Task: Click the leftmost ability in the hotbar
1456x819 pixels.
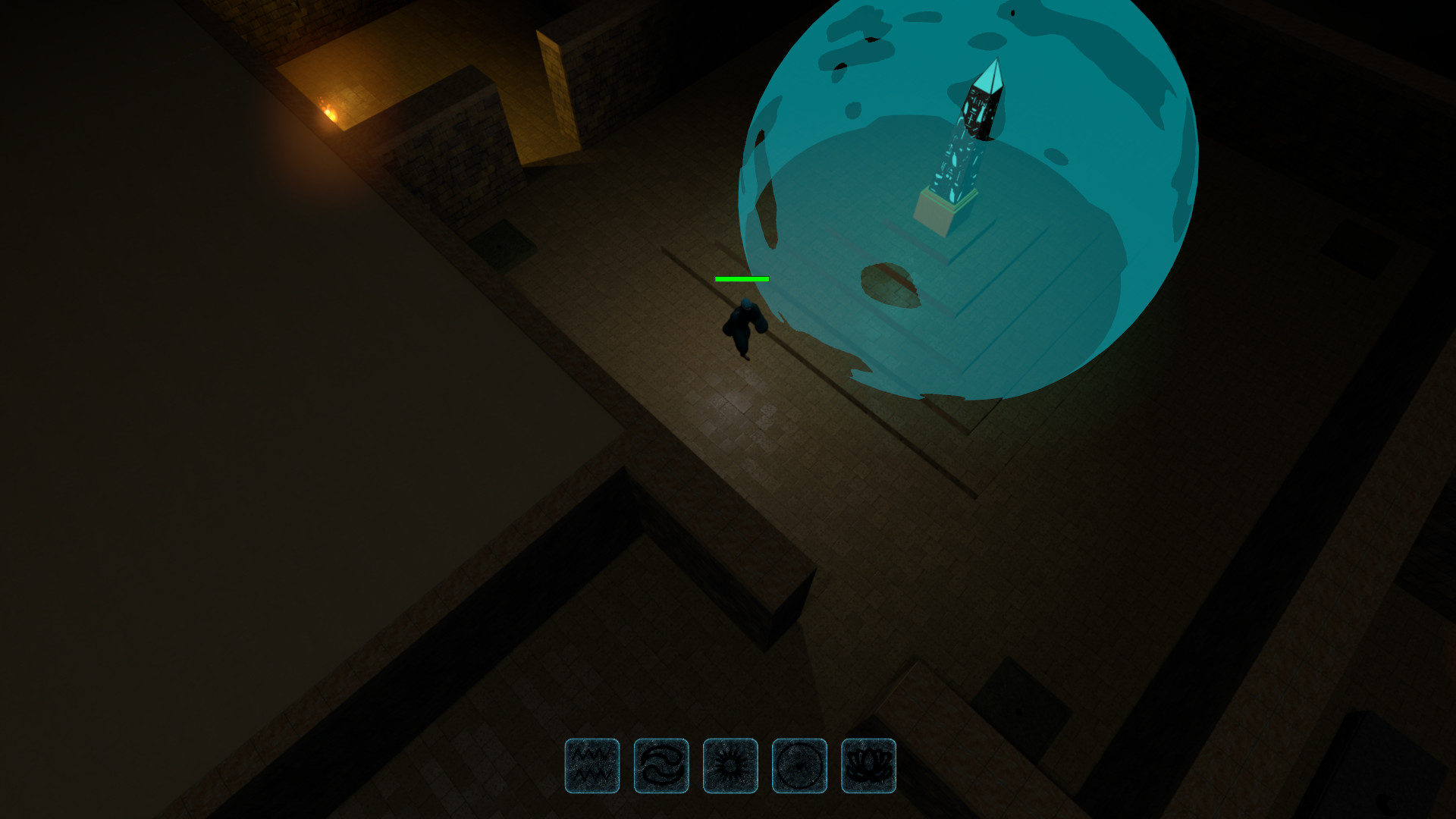Action: (x=592, y=766)
